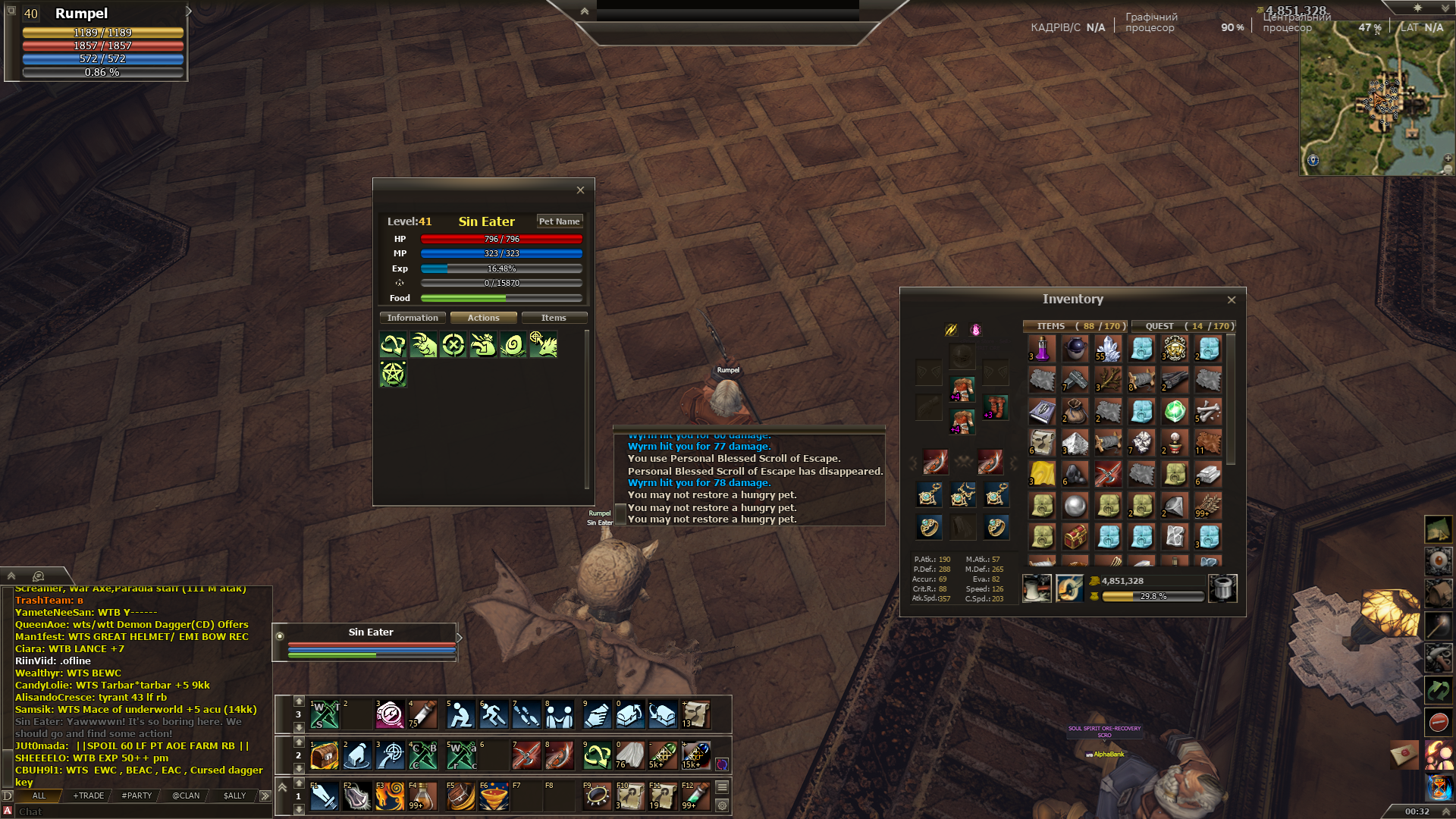Select the Sin Eater target frame
Viewport: 1456px width, 819px height.
(371, 632)
